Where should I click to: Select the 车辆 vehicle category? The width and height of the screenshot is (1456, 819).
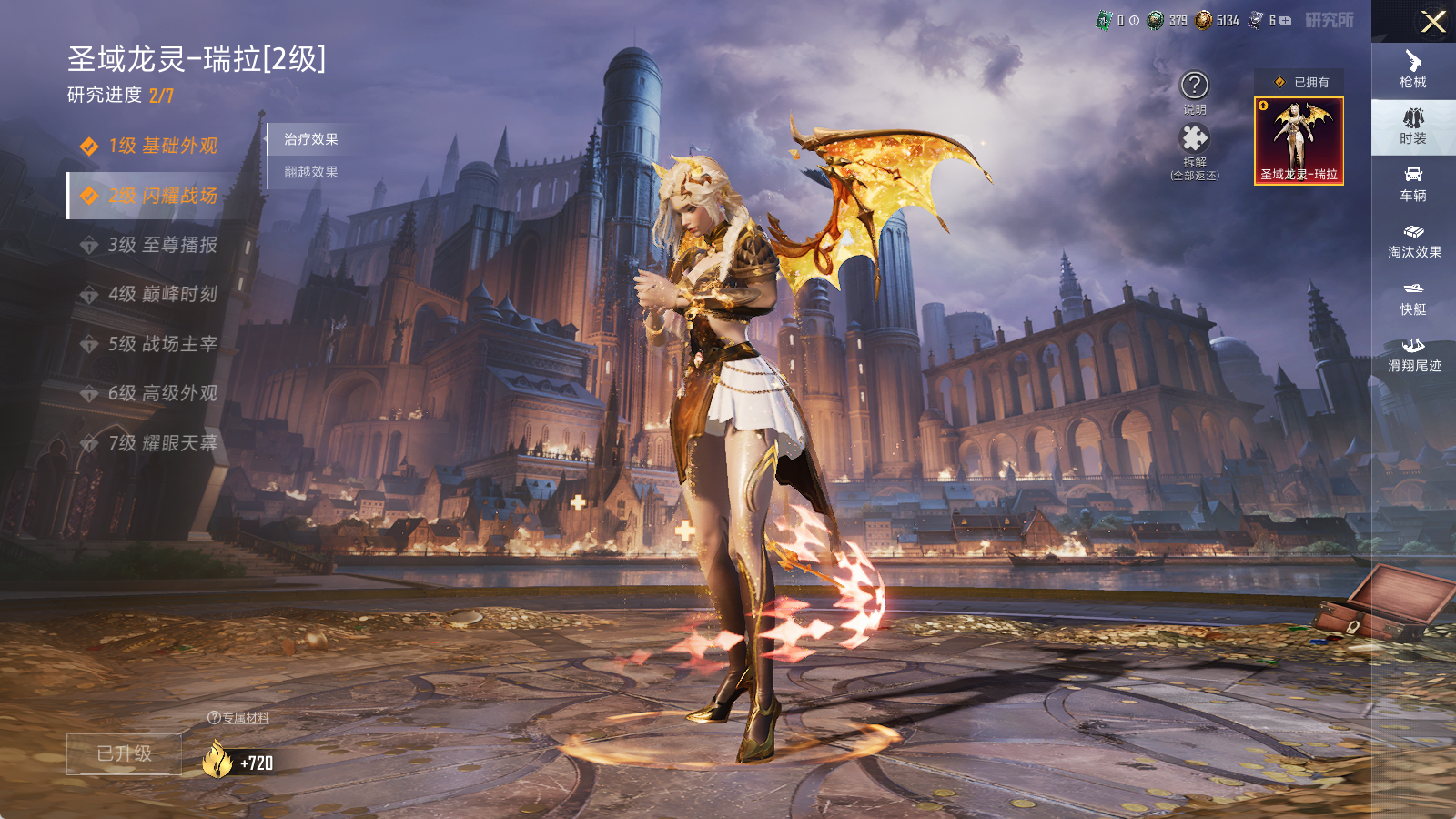(x=1413, y=184)
